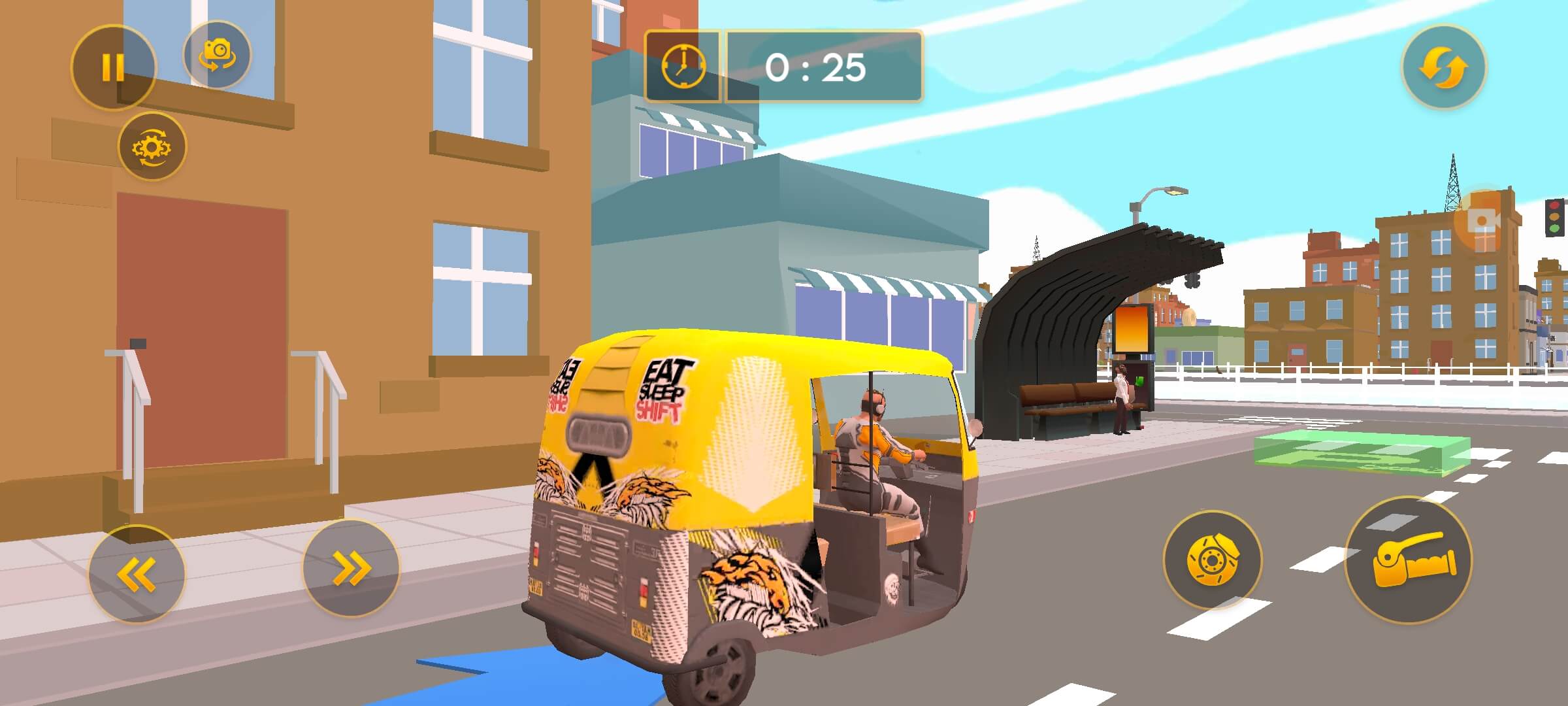Image resolution: width=1568 pixels, height=706 pixels.
Task: Tap the gear control-settings button
Action: (x=152, y=146)
